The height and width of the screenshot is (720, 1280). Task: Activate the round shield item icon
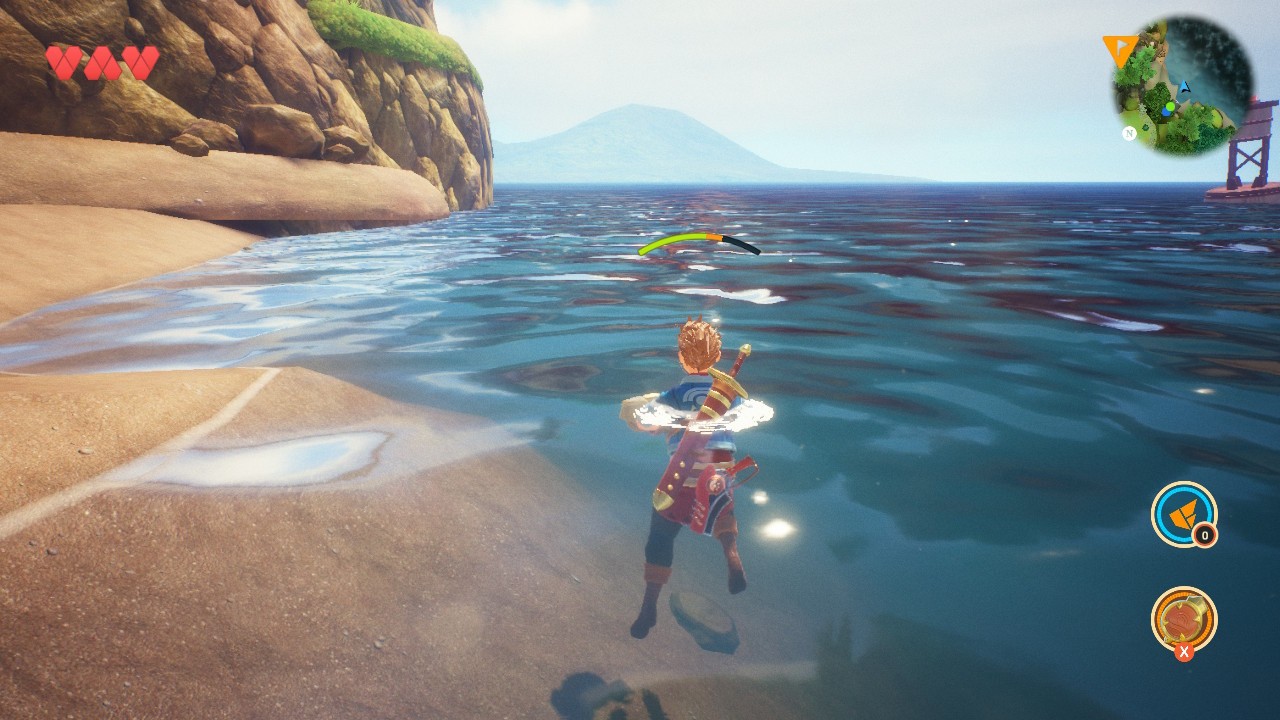(1183, 618)
